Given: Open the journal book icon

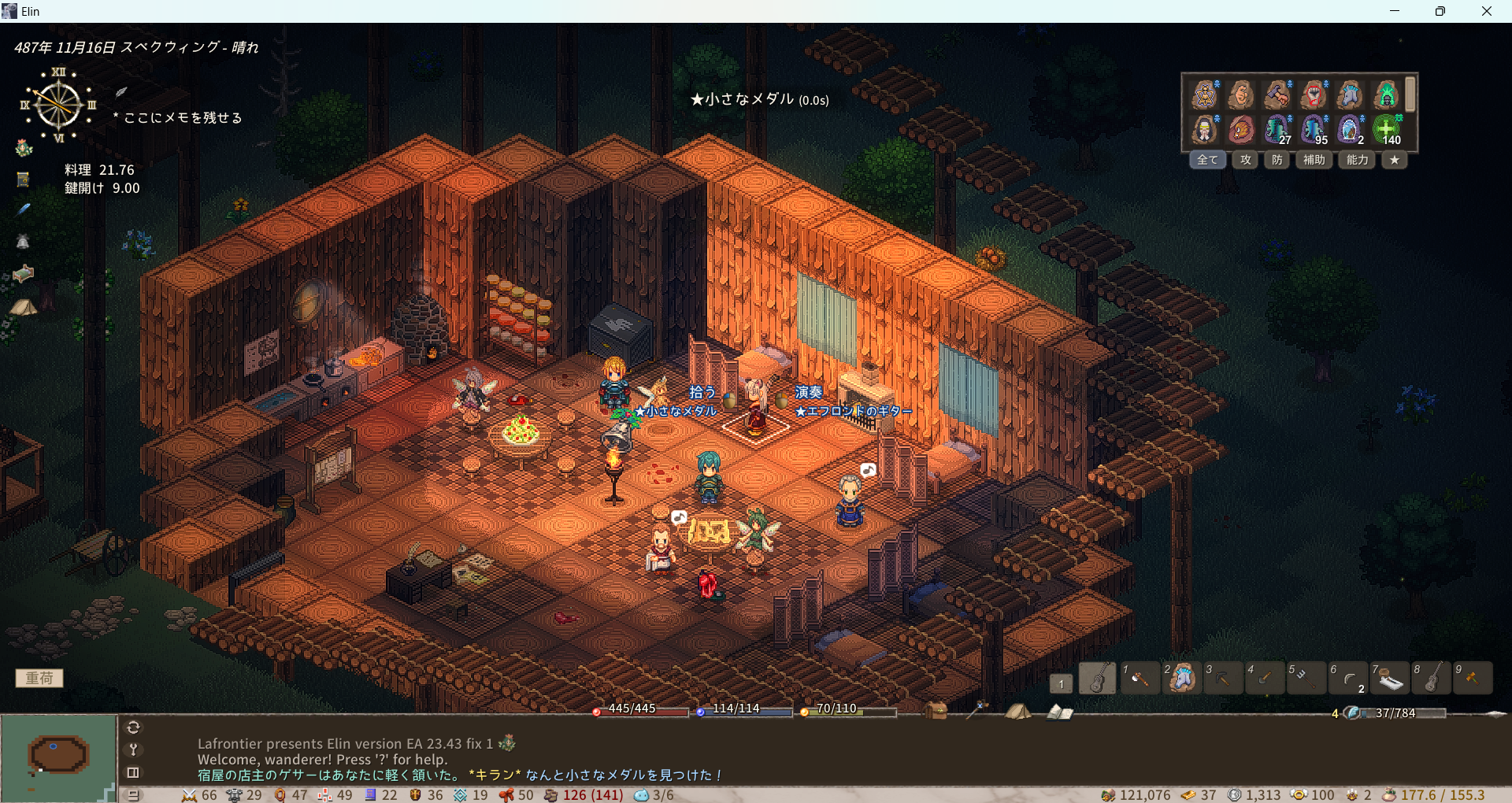Looking at the screenshot, I should coord(1059,712).
